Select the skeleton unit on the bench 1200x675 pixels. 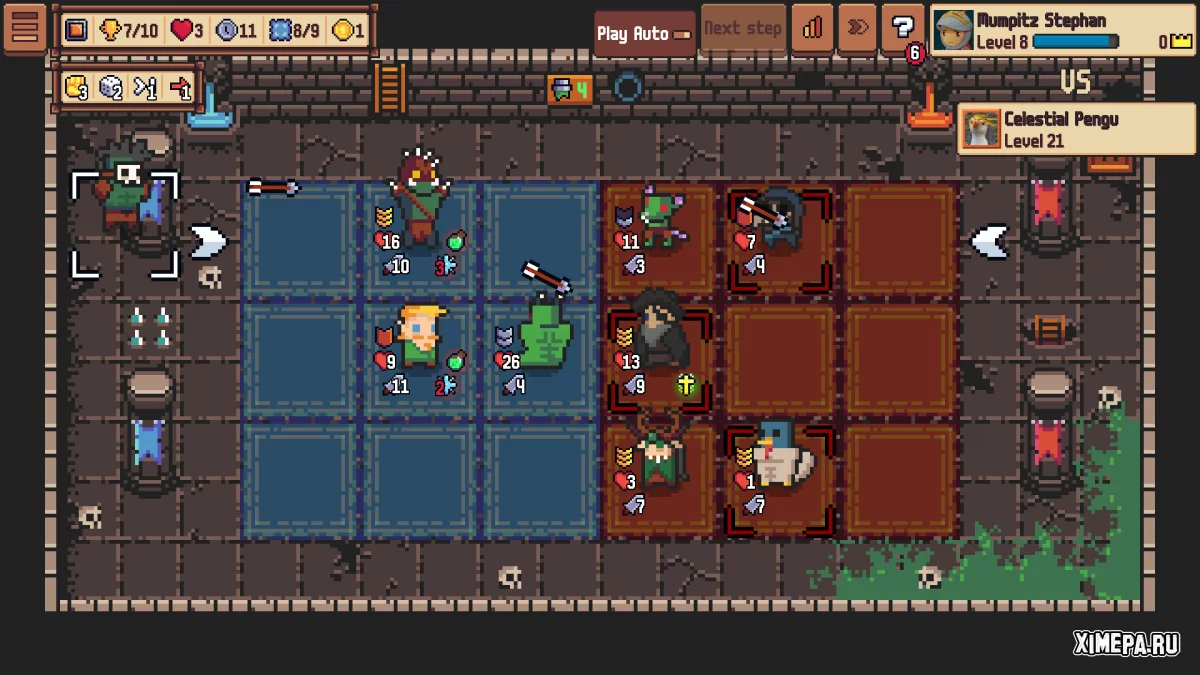(124, 195)
